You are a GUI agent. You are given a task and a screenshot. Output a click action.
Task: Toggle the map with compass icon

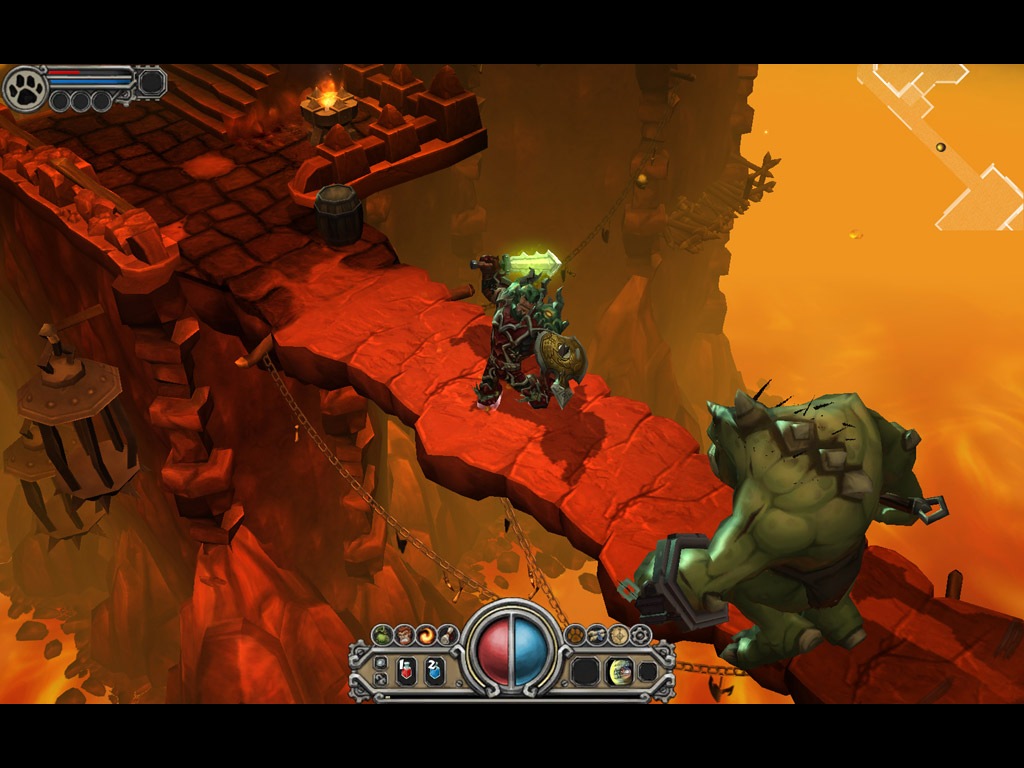[x=619, y=634]
